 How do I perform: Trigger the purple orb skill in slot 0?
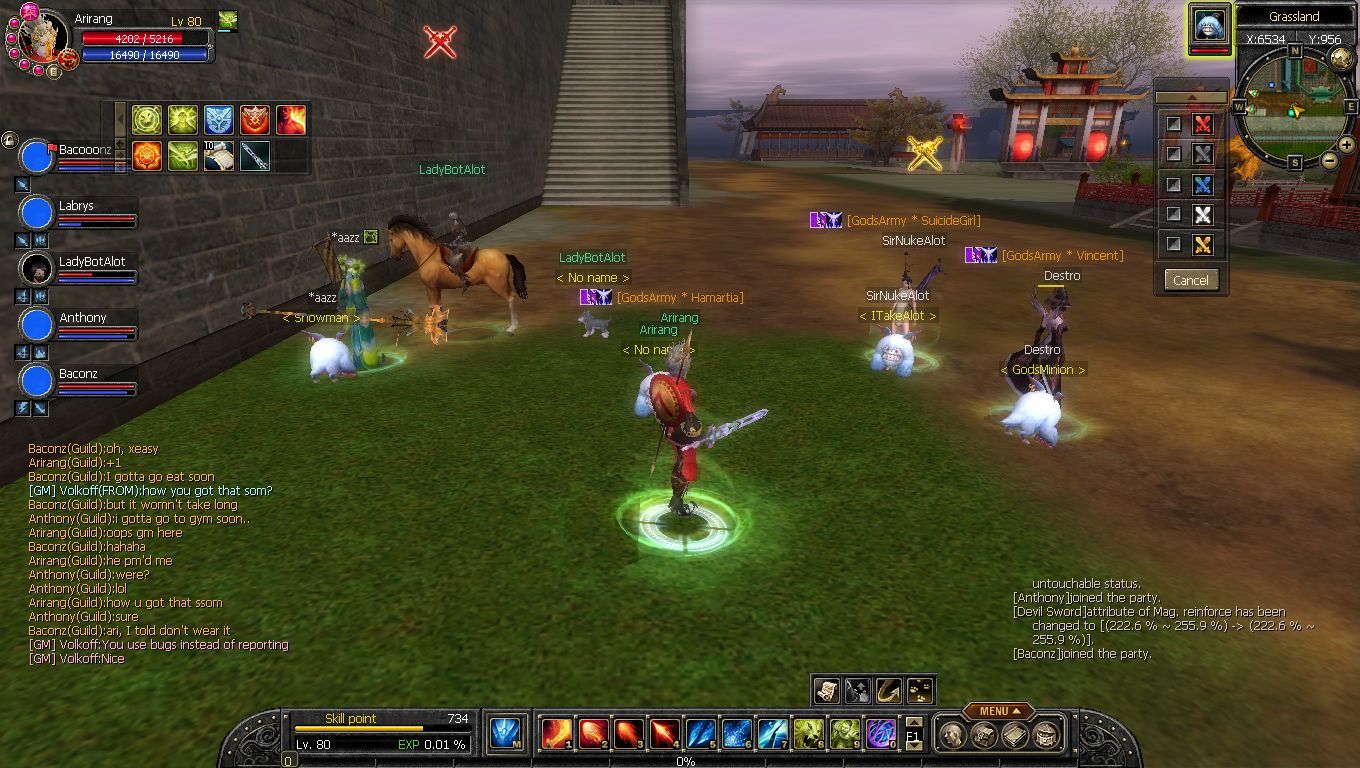pos(880,734)
